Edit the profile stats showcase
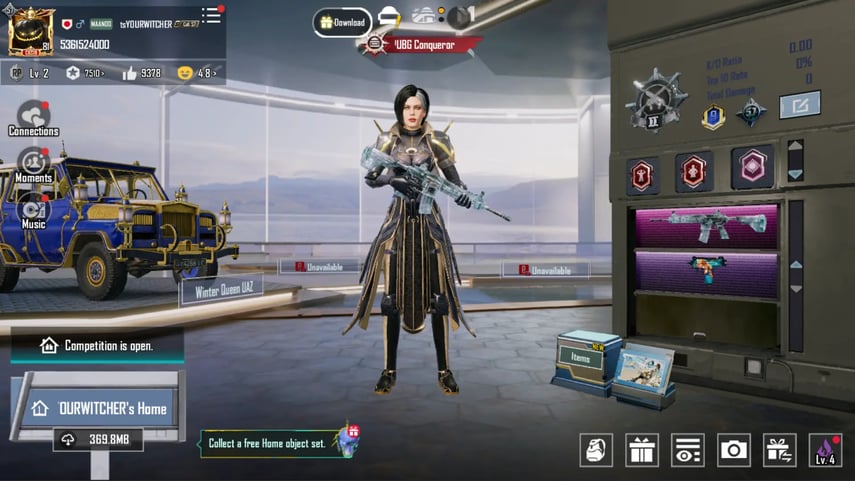The image size is (855, 481). (x=799, y=105)
